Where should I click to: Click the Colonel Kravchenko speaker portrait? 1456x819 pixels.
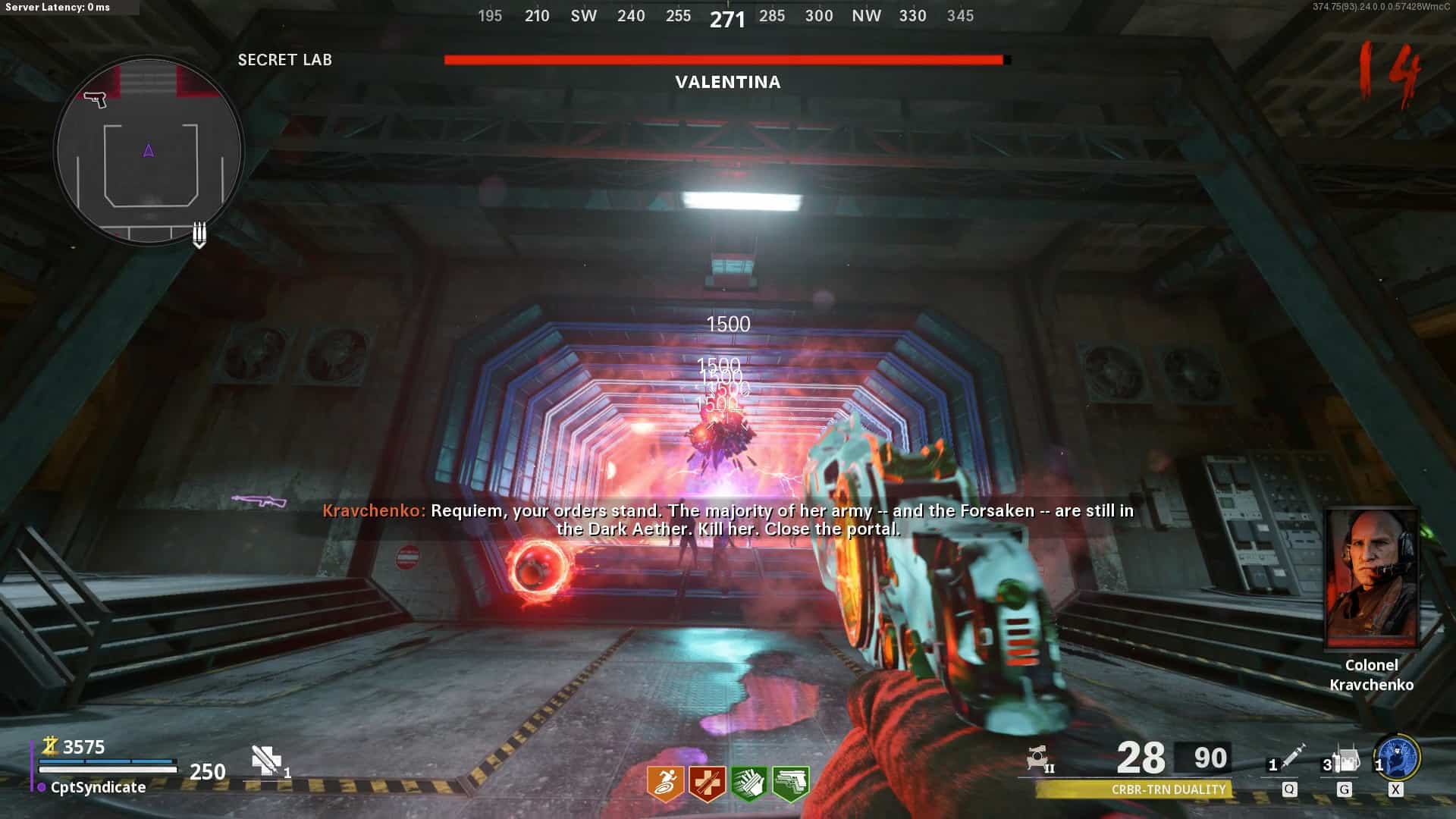point(1371,578)
